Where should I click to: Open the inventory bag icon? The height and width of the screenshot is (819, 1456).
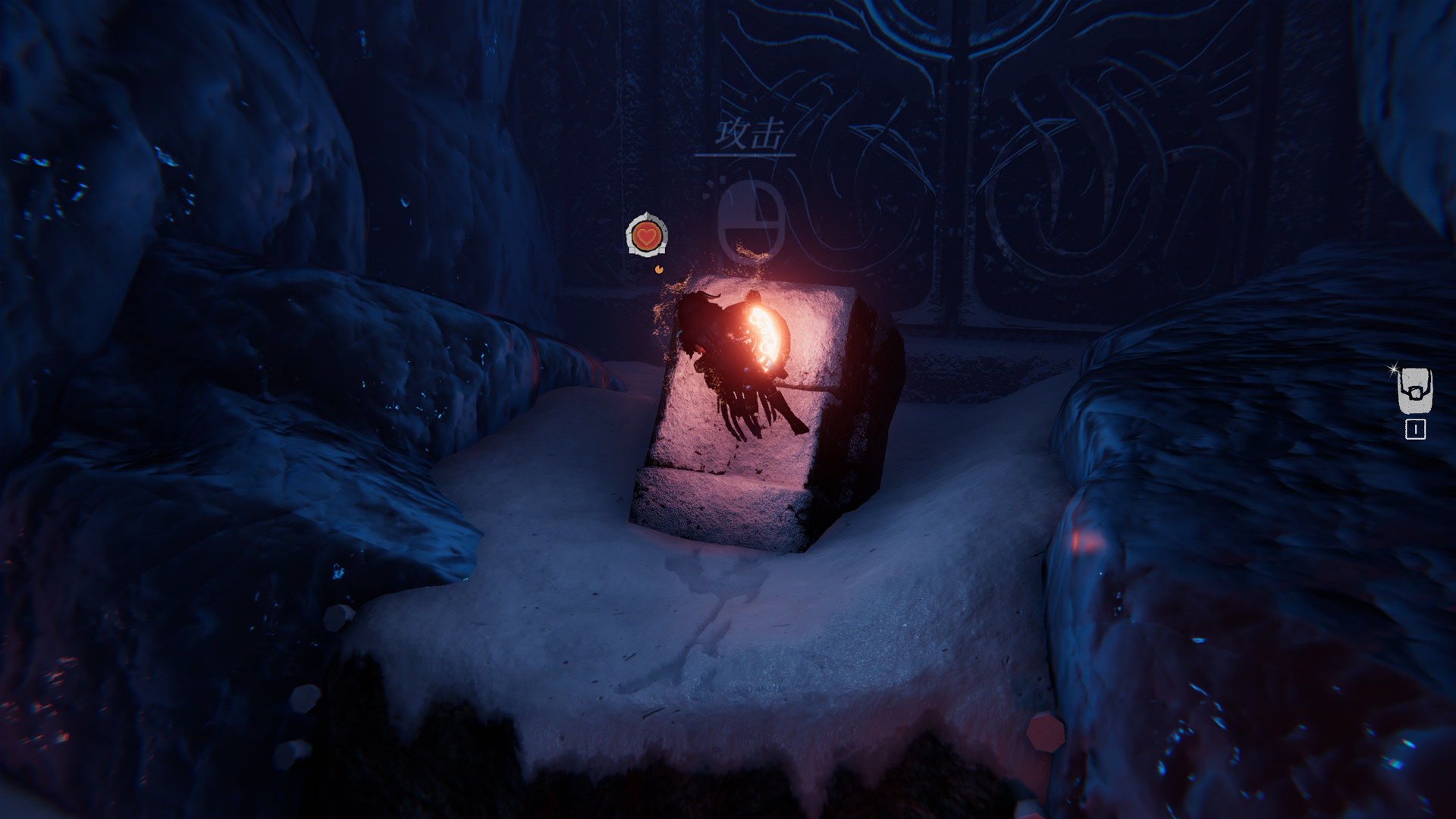(x=1414, y=391)
